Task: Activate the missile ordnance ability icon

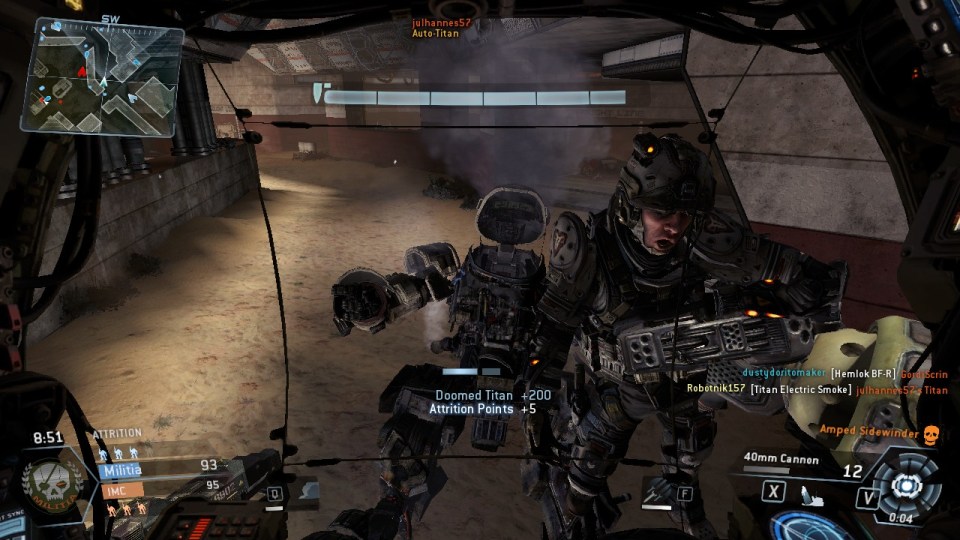Action: pyautogui.click(x=656, y=492)
